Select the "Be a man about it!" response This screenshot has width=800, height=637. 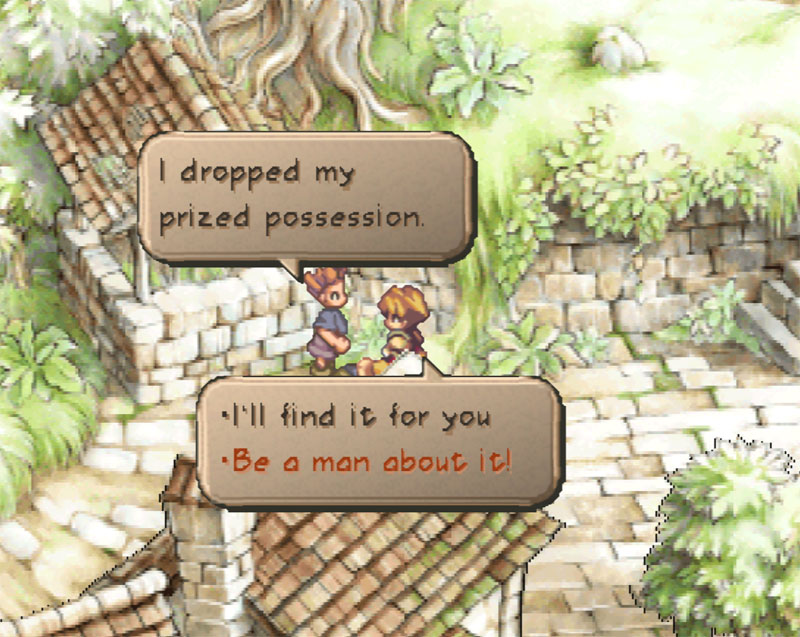[370, 462]
